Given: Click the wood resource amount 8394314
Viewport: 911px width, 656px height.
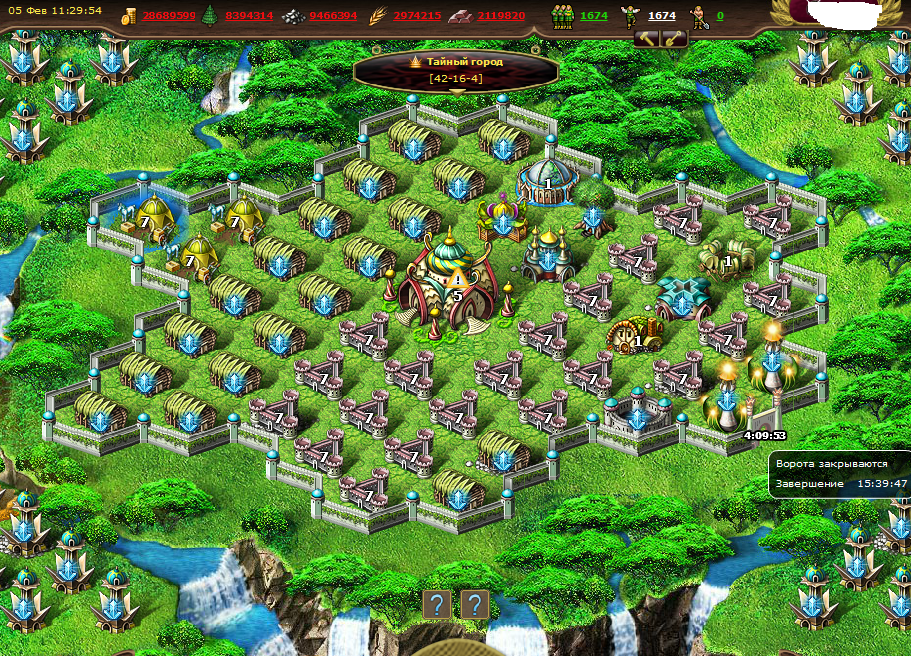Looking at the screenshot, I should (249, 16).
